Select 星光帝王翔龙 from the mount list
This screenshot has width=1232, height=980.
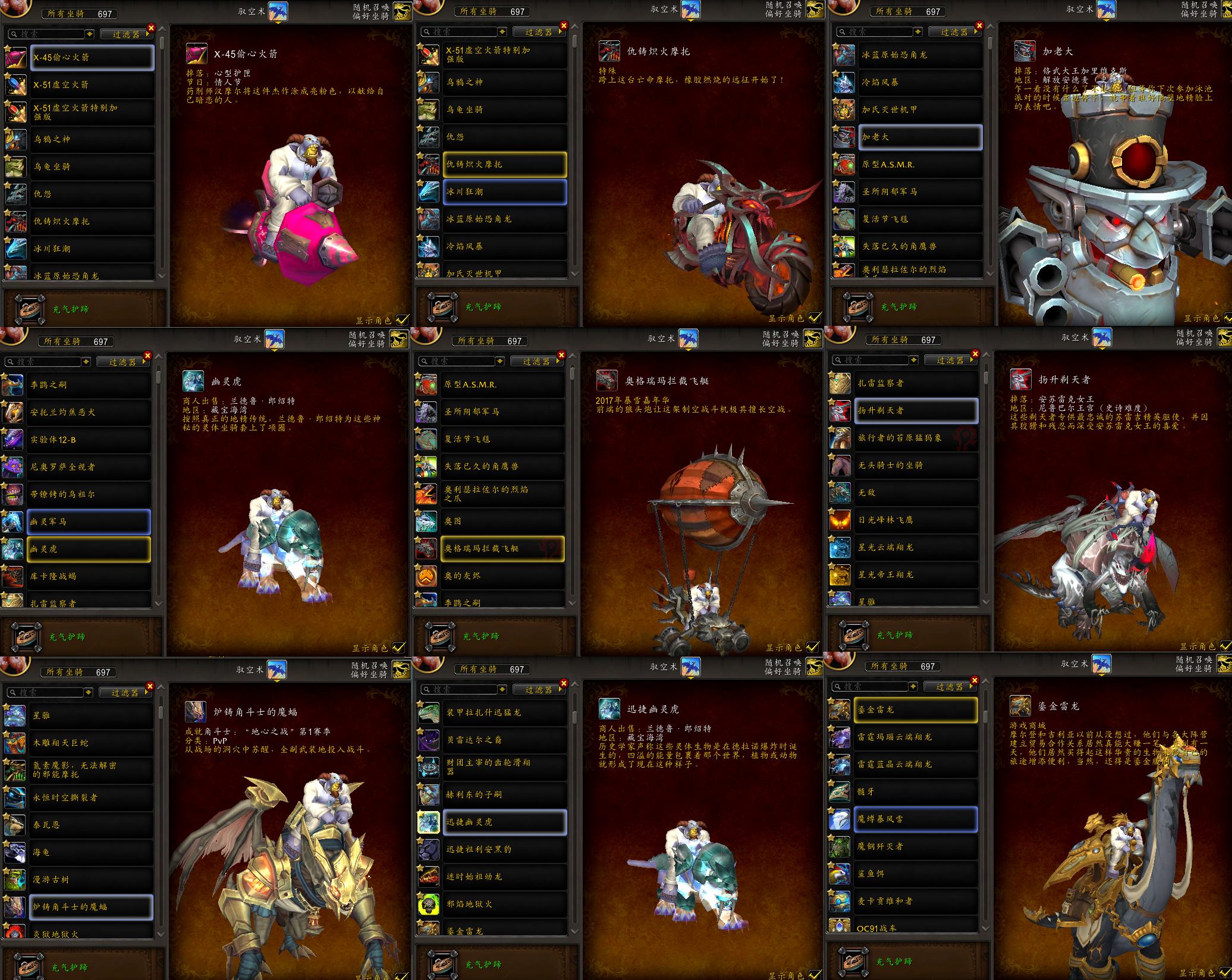point(916,574)
